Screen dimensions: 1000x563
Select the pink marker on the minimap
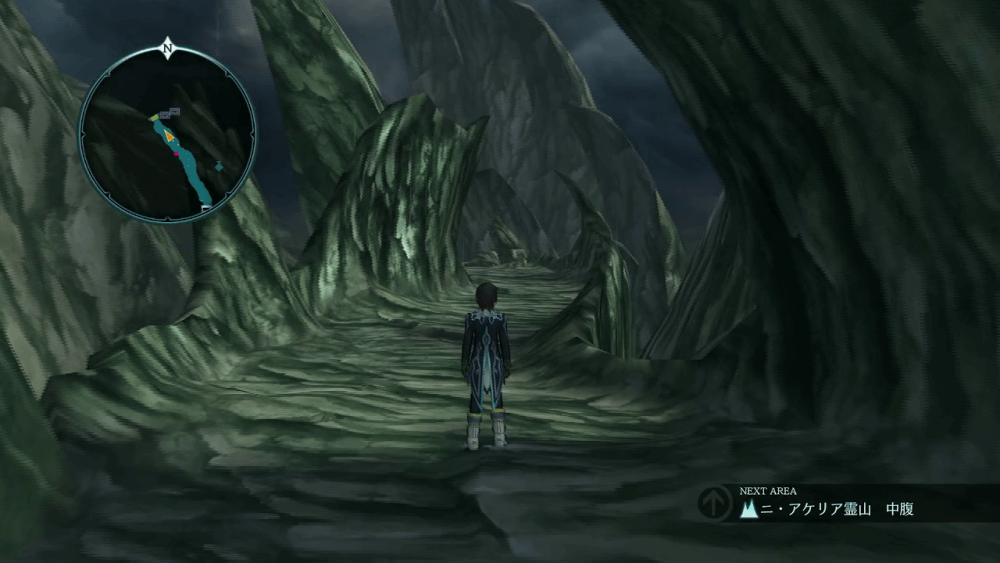pyautogui.click(x=177, y=153)
